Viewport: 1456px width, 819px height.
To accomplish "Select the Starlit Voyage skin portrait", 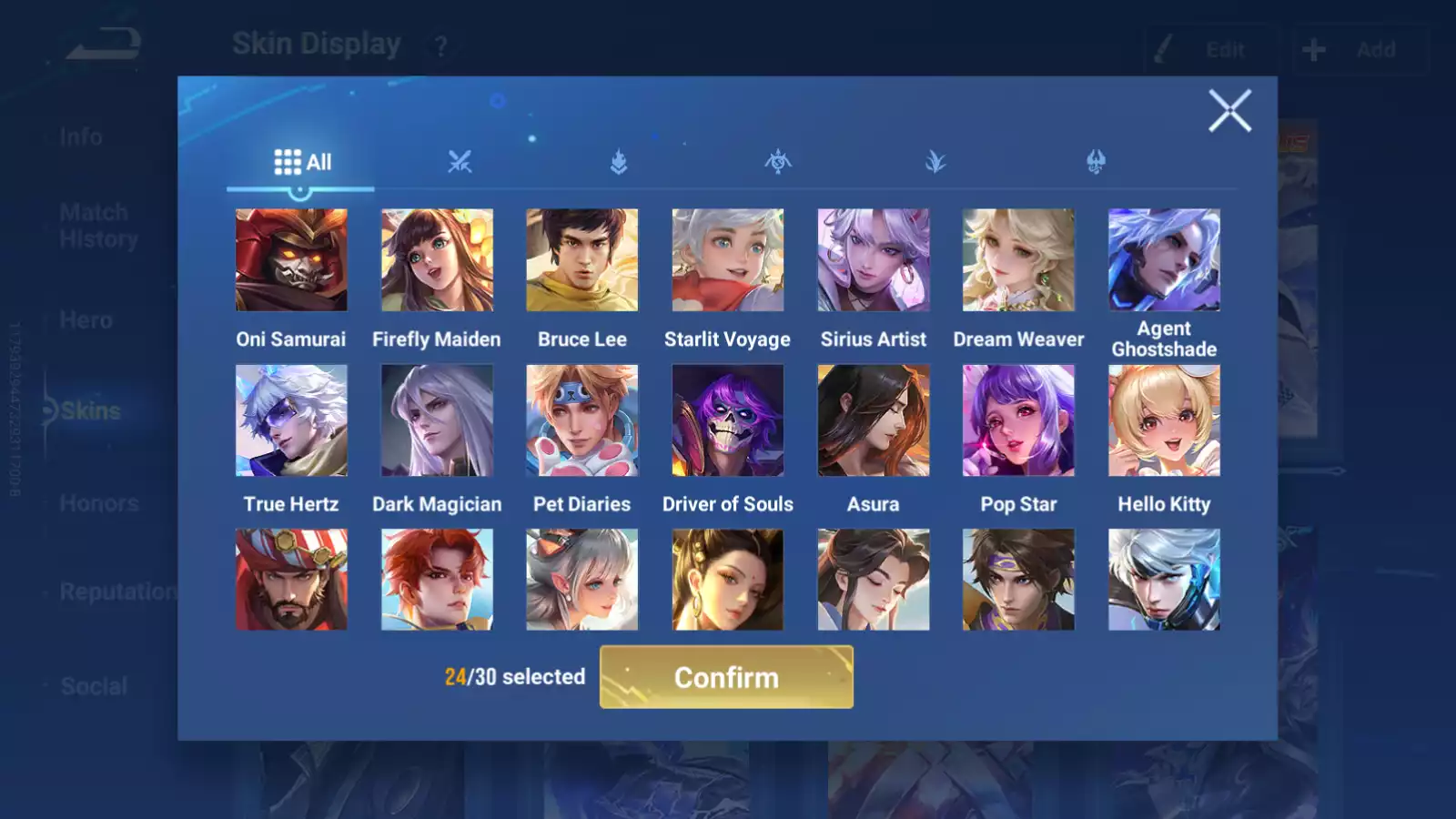I will [x=728, y=260].
